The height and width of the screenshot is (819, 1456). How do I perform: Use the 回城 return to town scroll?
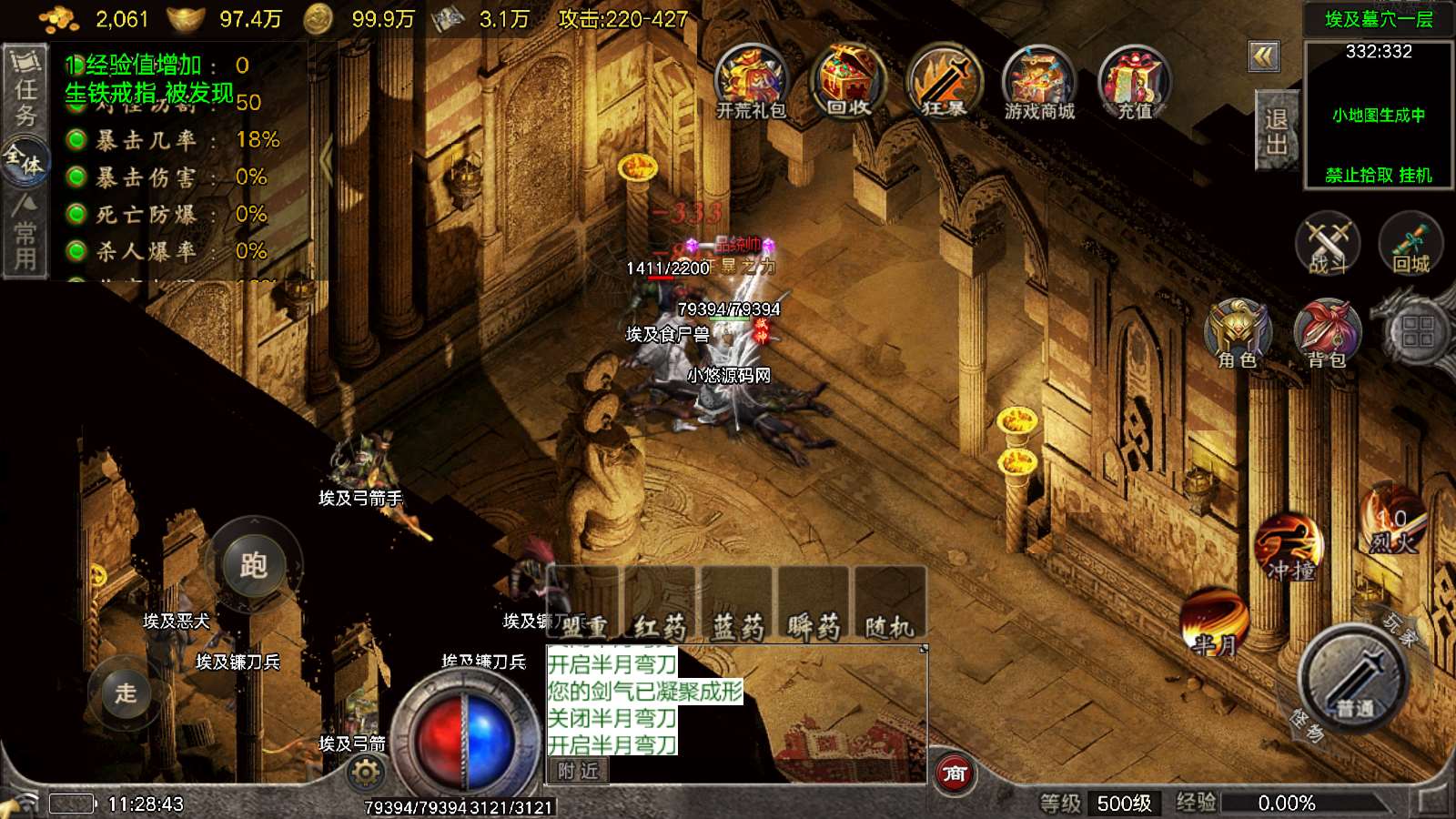tap(1410, 245)
